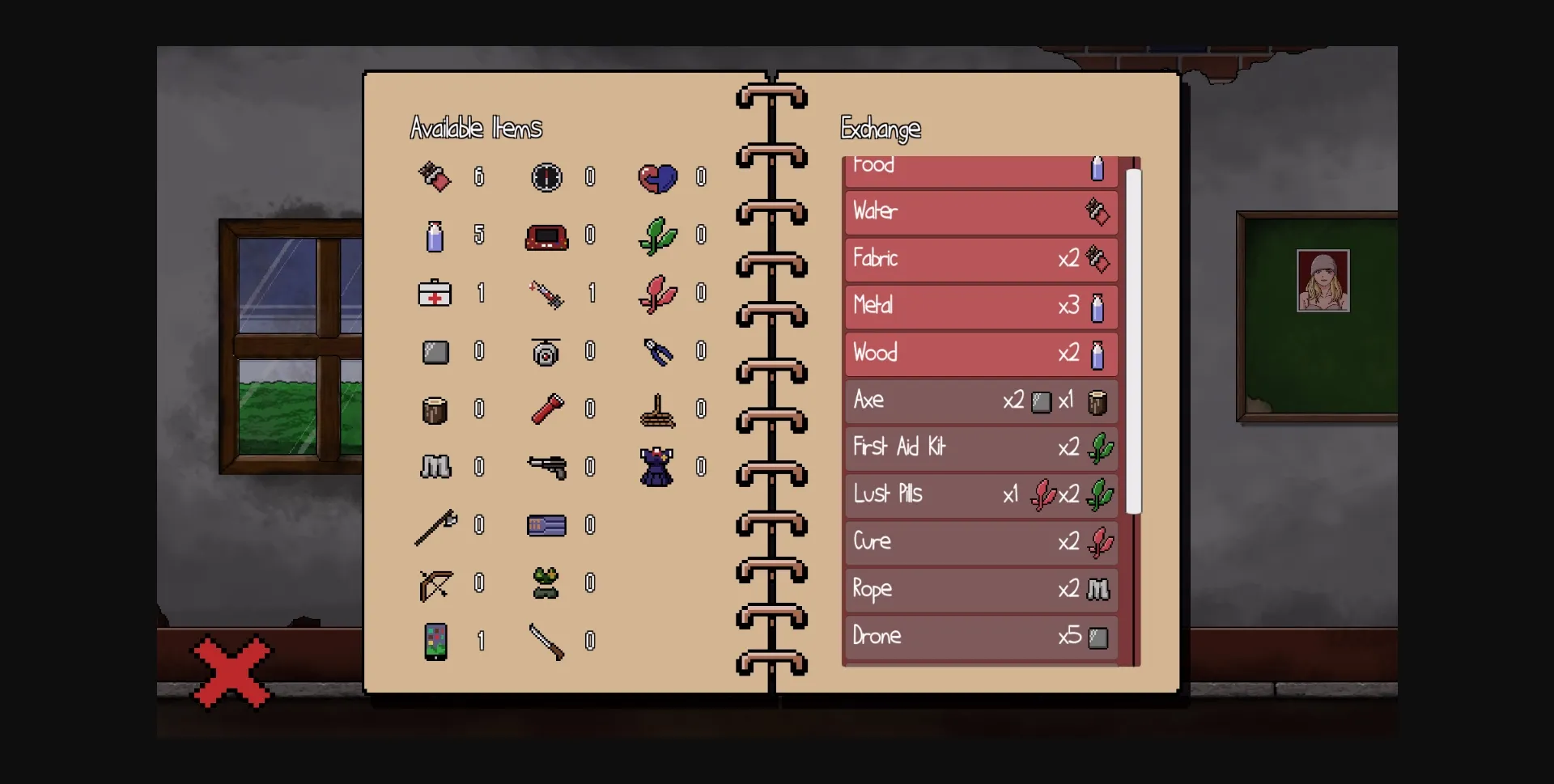Click the blue dress icon in Available Items
The image size is (1554, 784).
coord(658,468)
